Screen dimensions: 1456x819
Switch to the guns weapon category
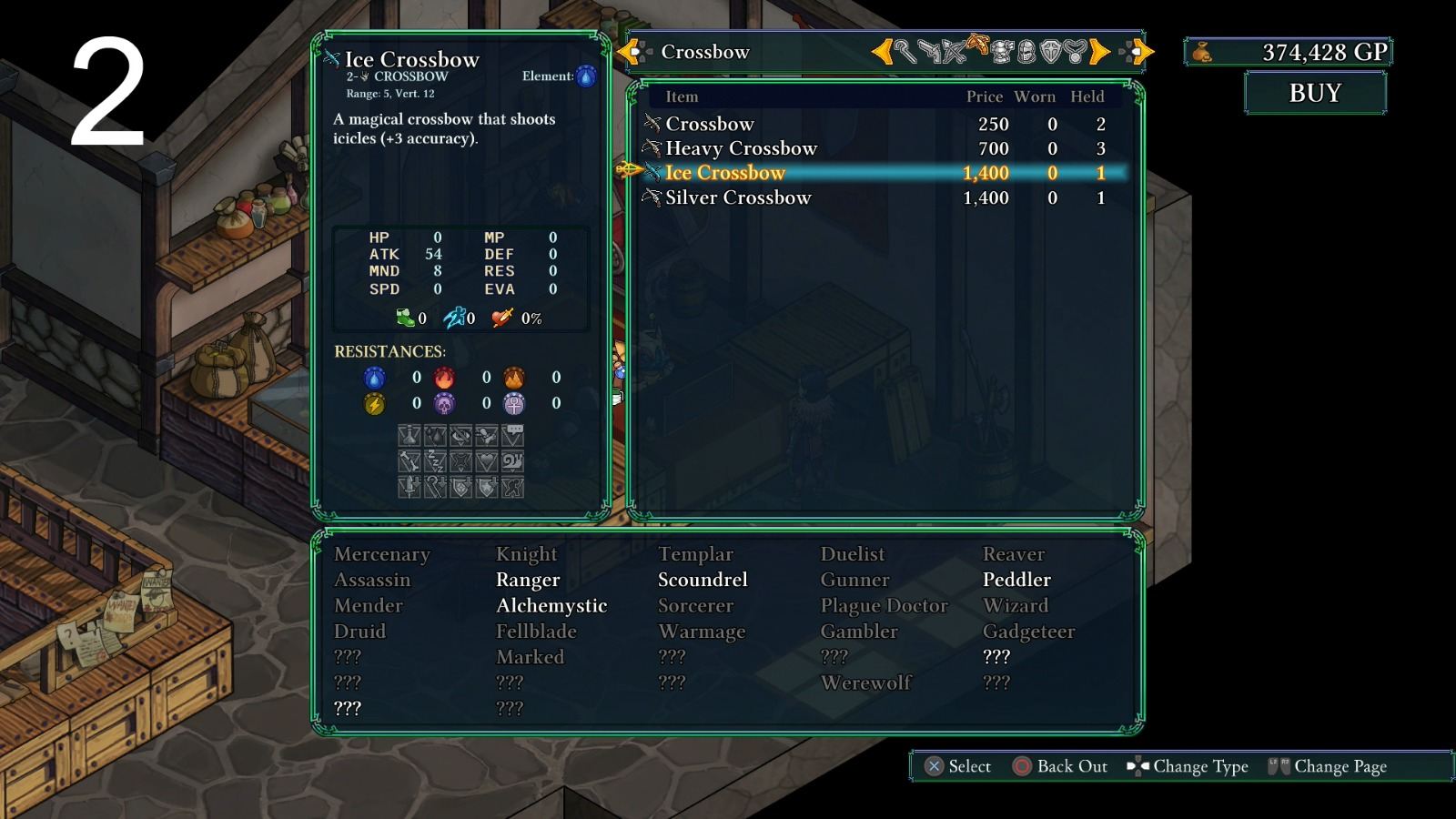[x=930, y=52]
